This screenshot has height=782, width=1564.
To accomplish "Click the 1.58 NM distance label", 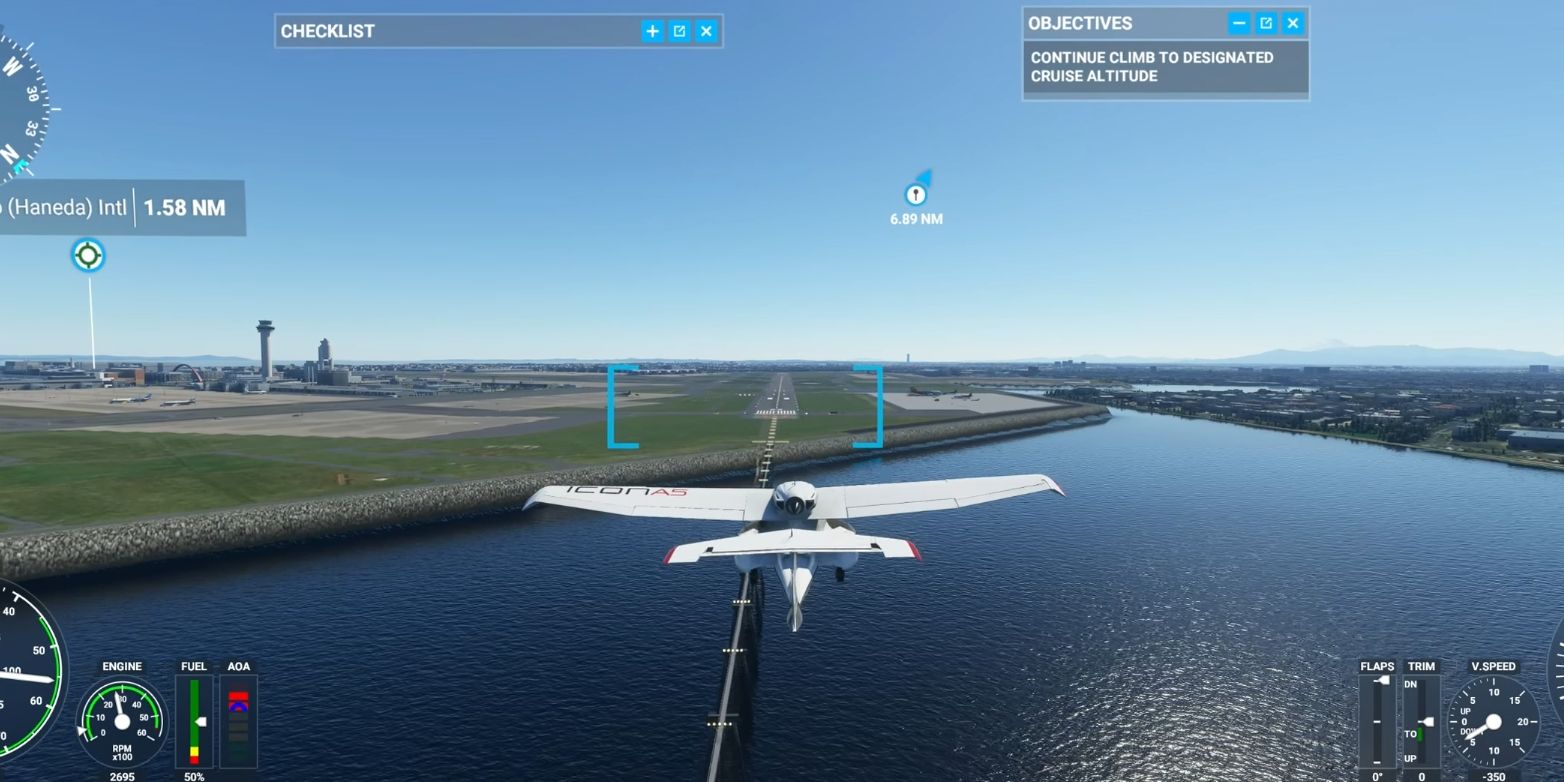I will point(183,208).
